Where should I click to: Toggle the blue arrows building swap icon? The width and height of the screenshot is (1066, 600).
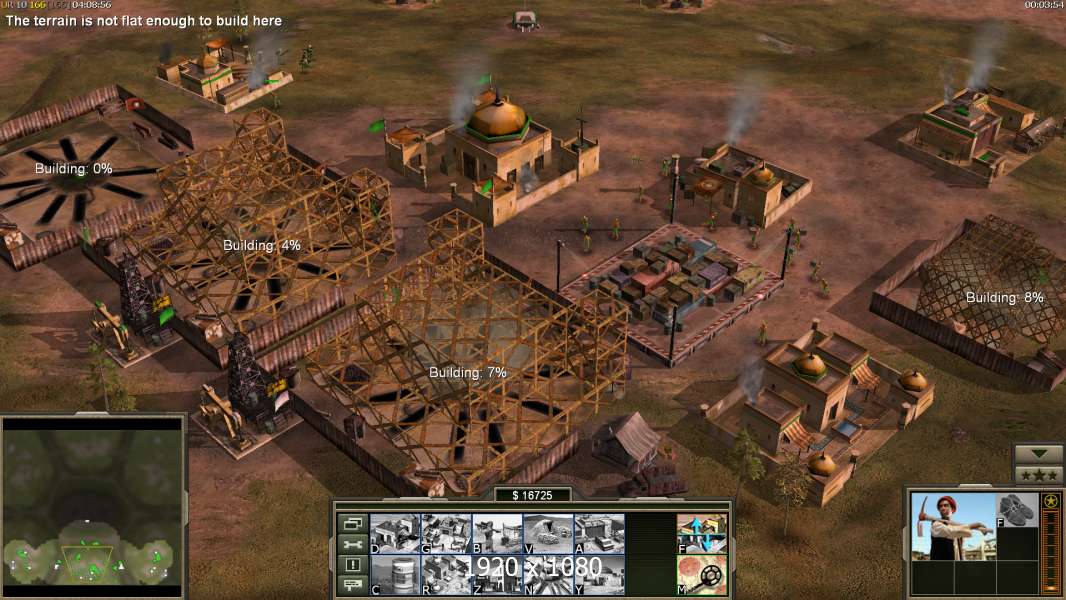pos(702,533)
